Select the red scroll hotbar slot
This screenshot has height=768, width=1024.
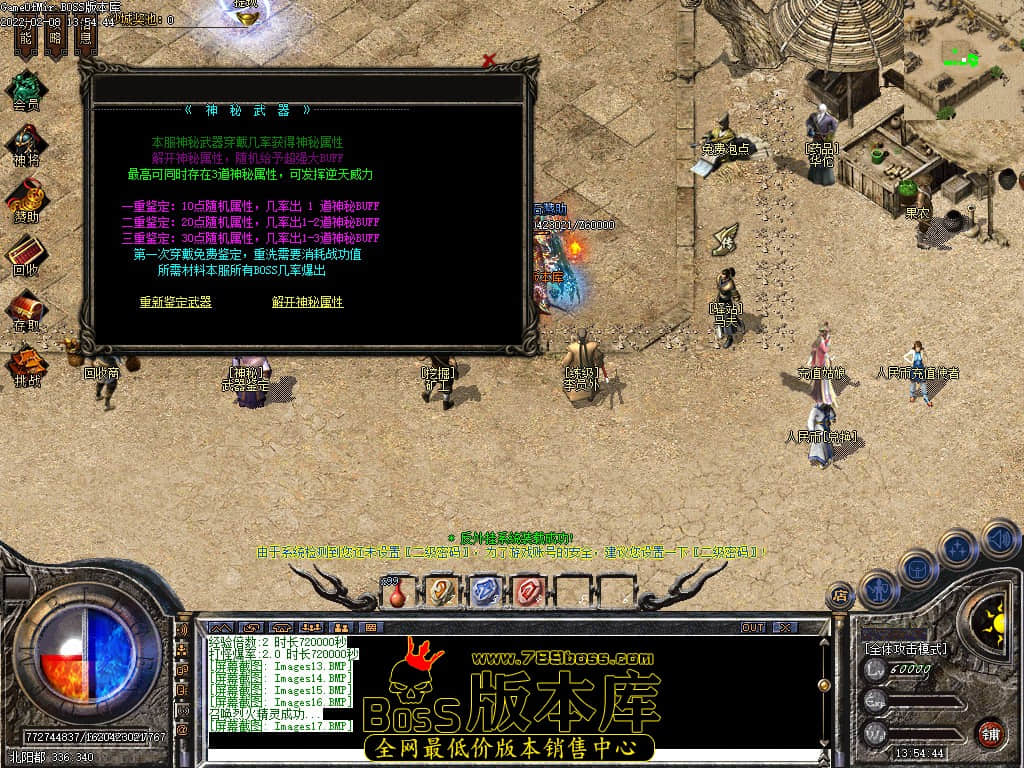(x=527, y=591)
